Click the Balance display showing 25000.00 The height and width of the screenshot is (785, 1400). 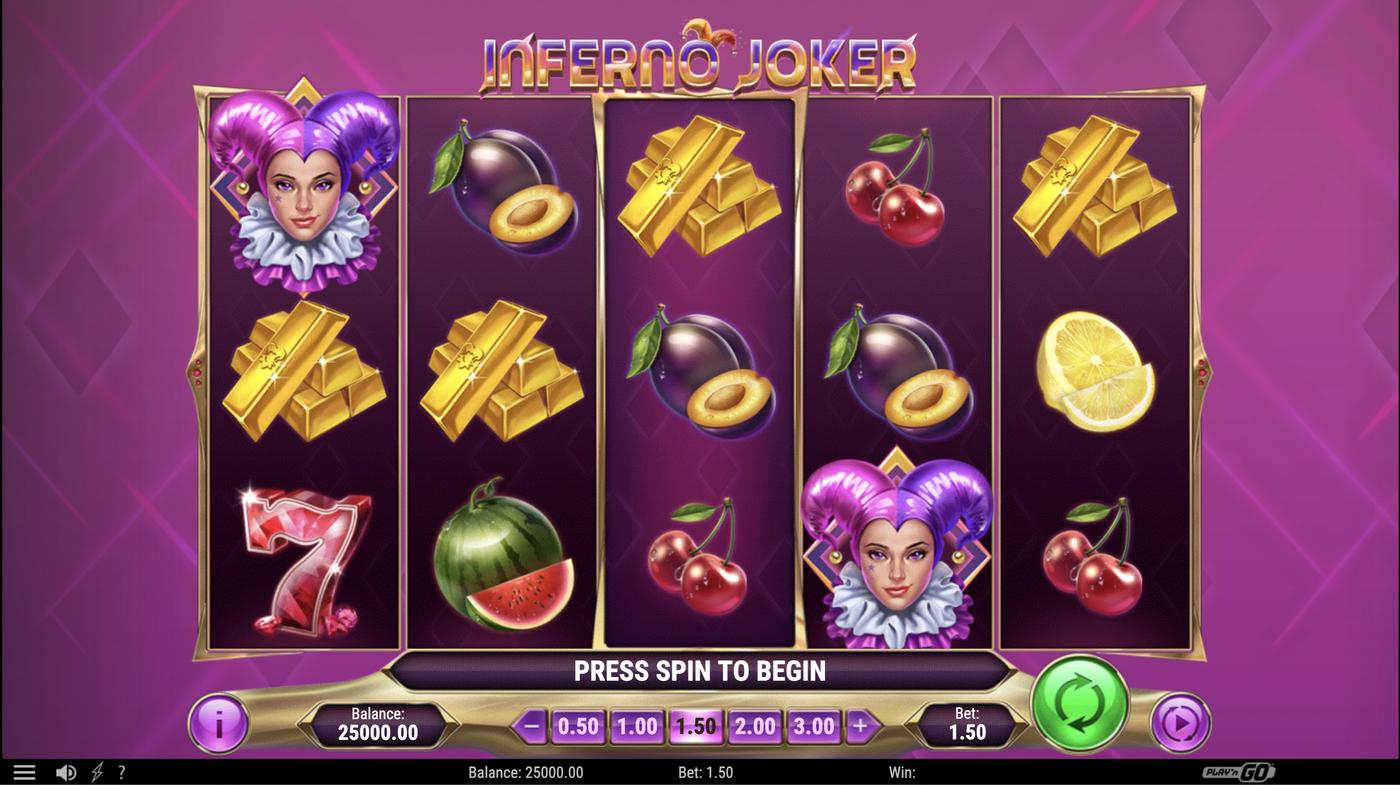pos(380,722)
